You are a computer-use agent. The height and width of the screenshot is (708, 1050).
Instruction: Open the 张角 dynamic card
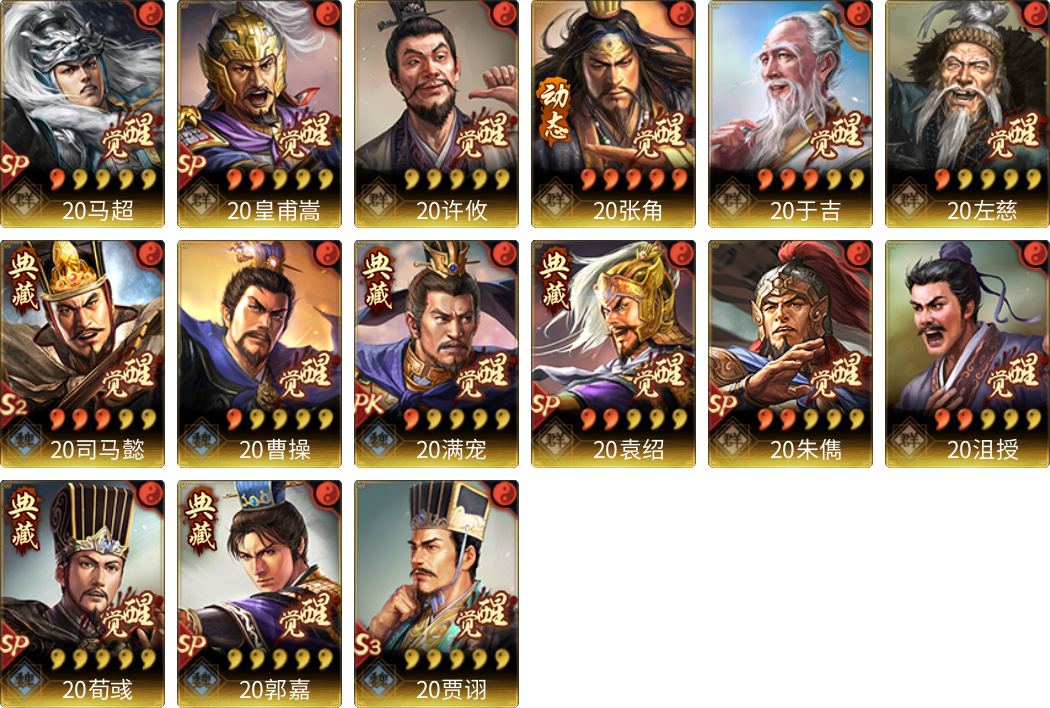point(613,113)
